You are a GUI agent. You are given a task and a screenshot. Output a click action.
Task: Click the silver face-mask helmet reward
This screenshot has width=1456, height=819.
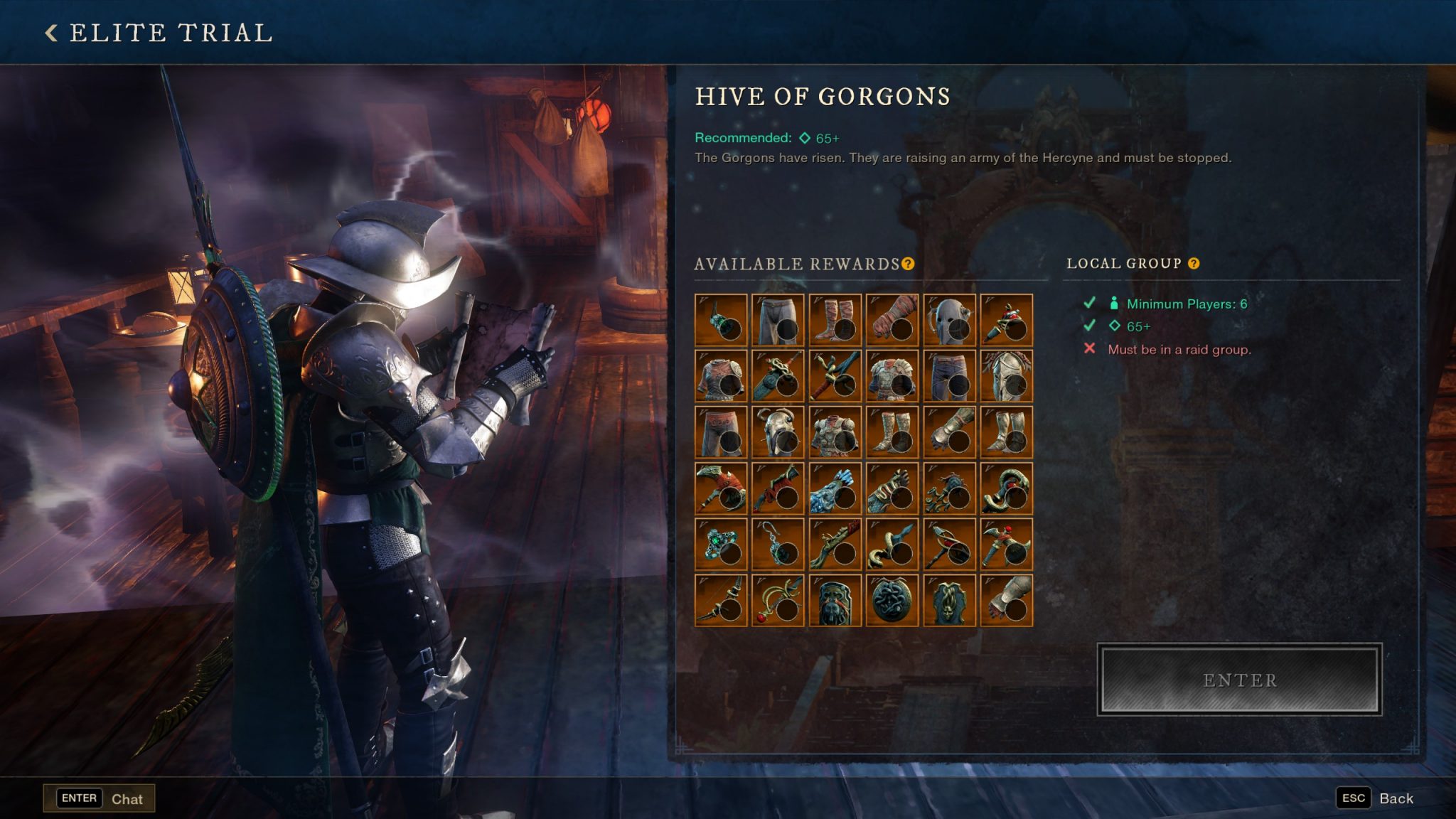pyautogui.click(x=1005, y=375)
